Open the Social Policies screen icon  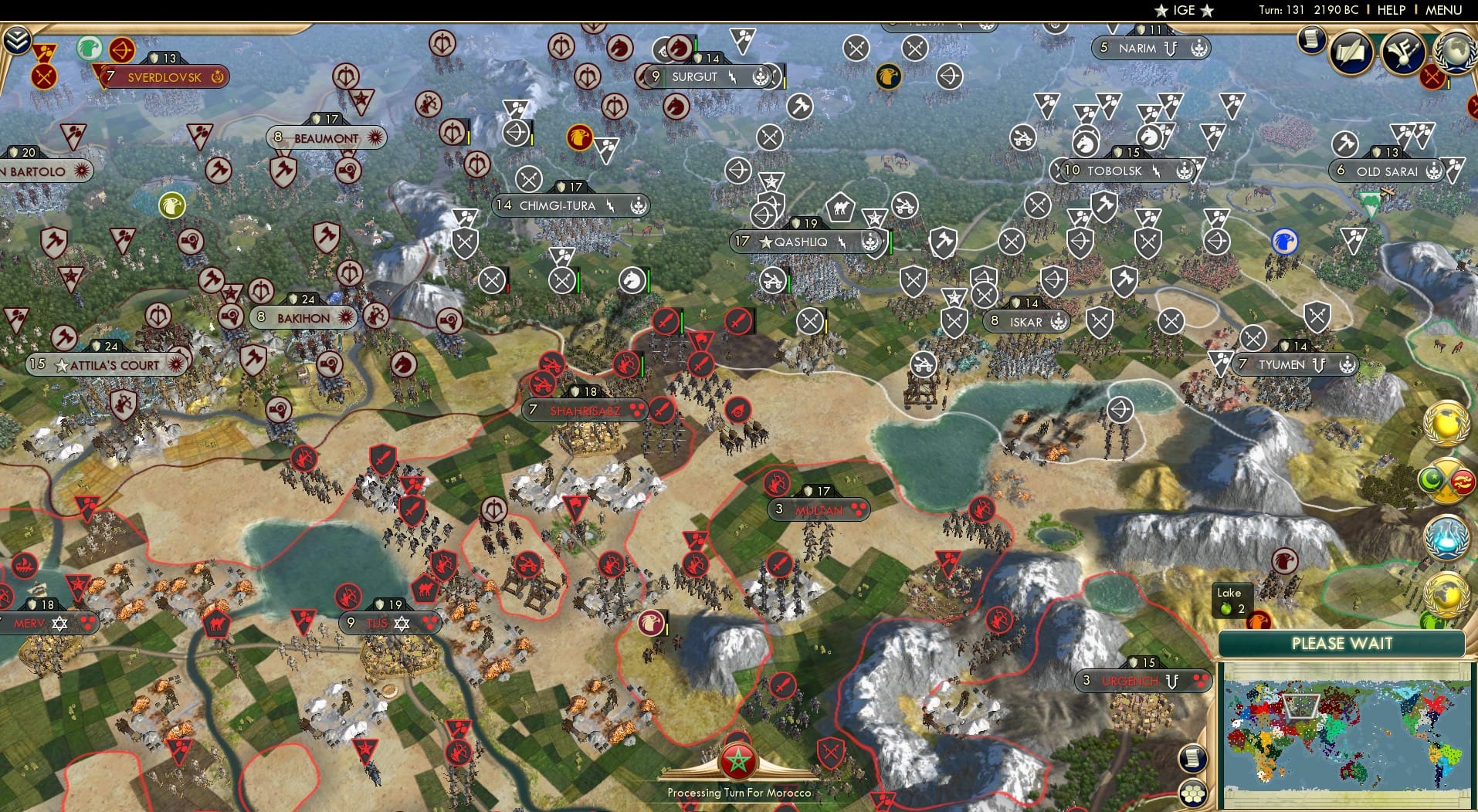pyautogui.click(x=1402, y=52)
